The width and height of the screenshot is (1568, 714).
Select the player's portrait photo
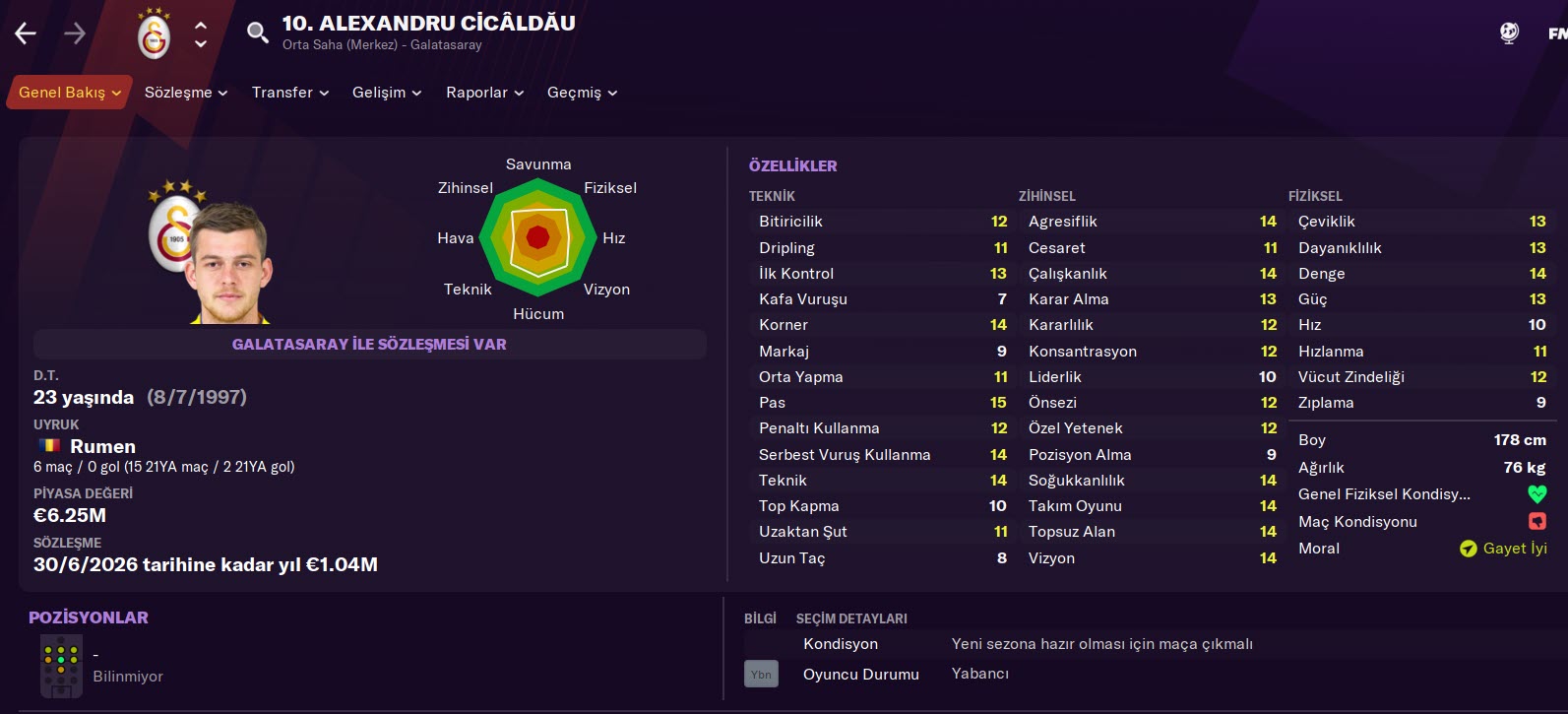click(230, 264)
